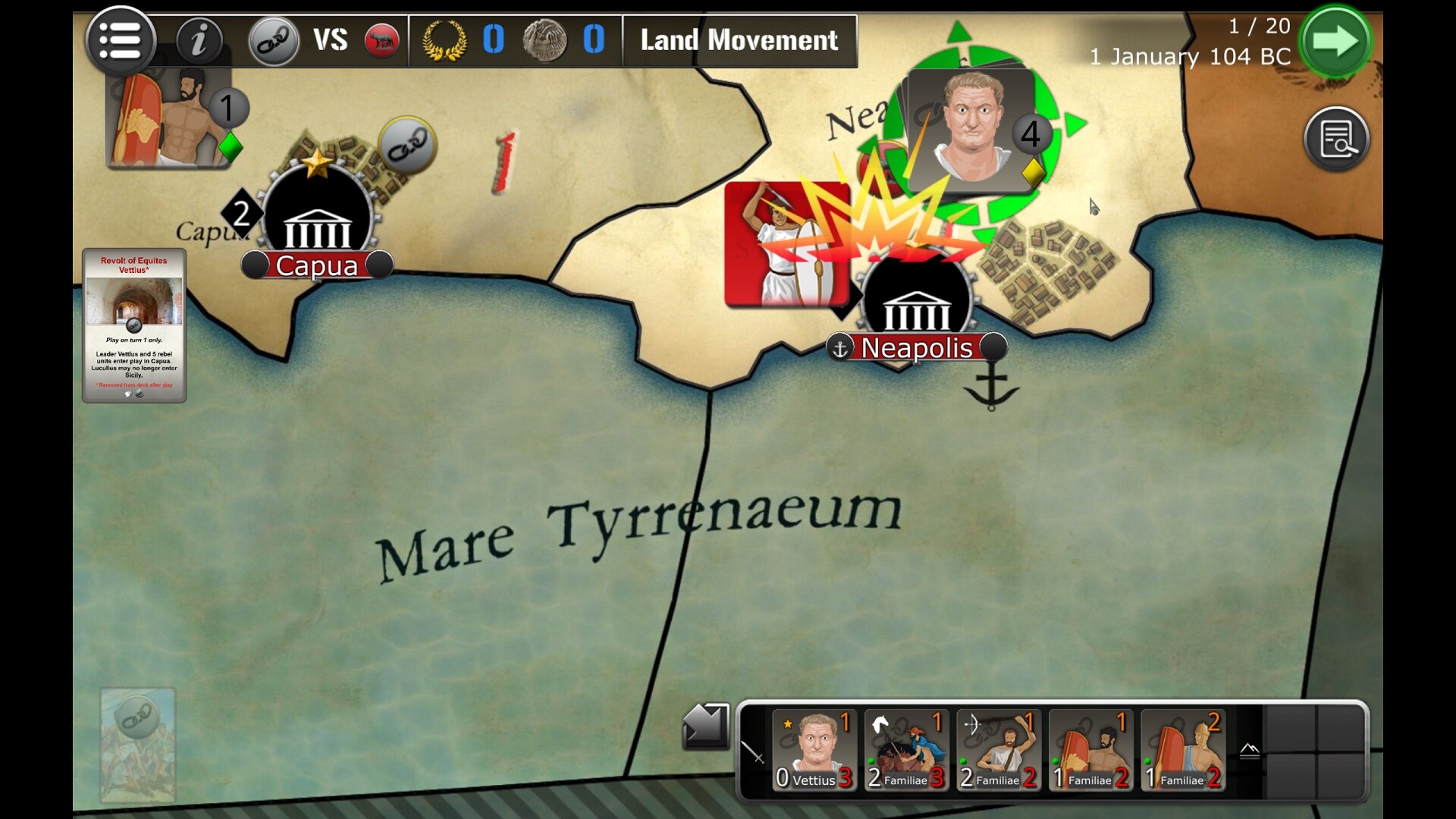
Task: Open the message log icon on the right
Action: [1337, 139]
